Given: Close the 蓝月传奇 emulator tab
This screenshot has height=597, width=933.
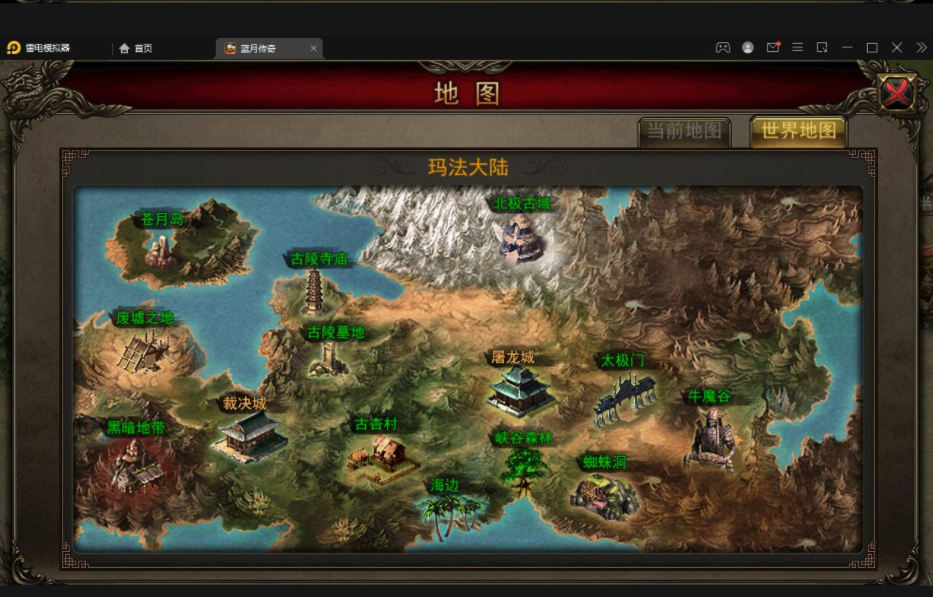Looking at the screenshot, I should [x=313, y=48].
